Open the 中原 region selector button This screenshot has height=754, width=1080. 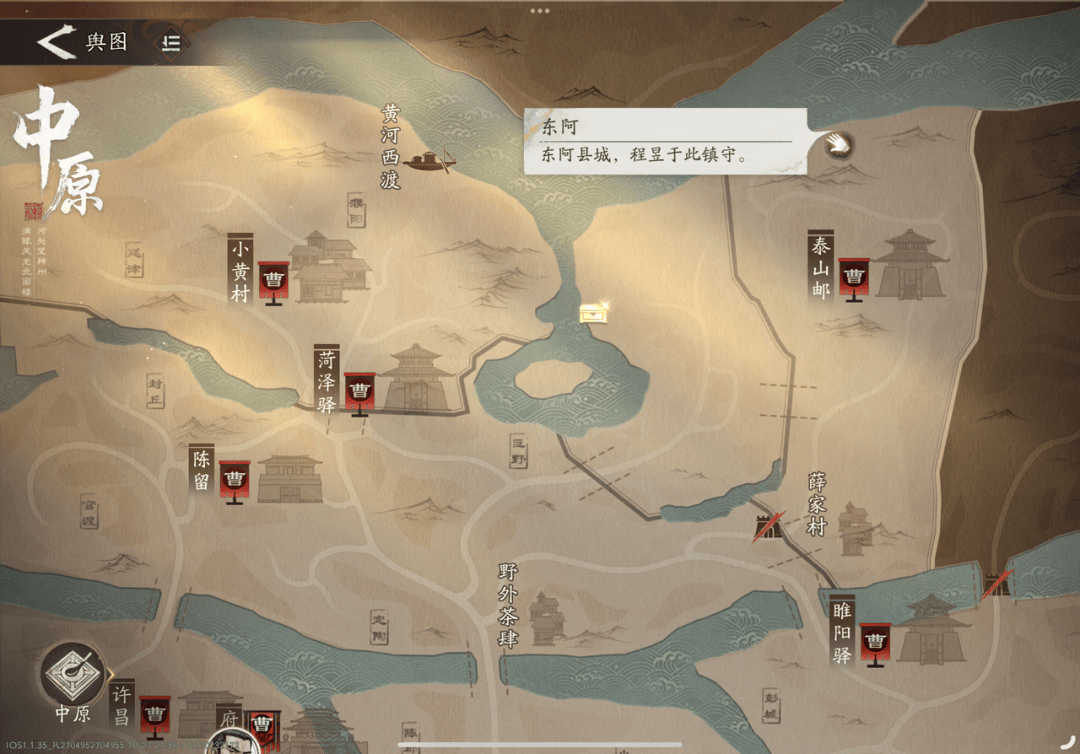pos(73,678)
